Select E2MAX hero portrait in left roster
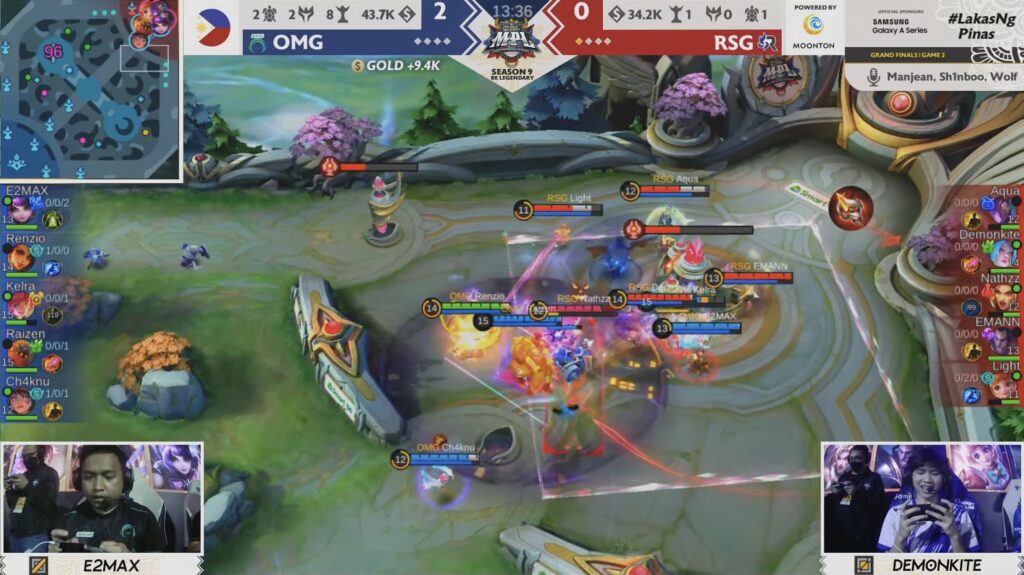 pyautogui.click(x=20, y=209)
